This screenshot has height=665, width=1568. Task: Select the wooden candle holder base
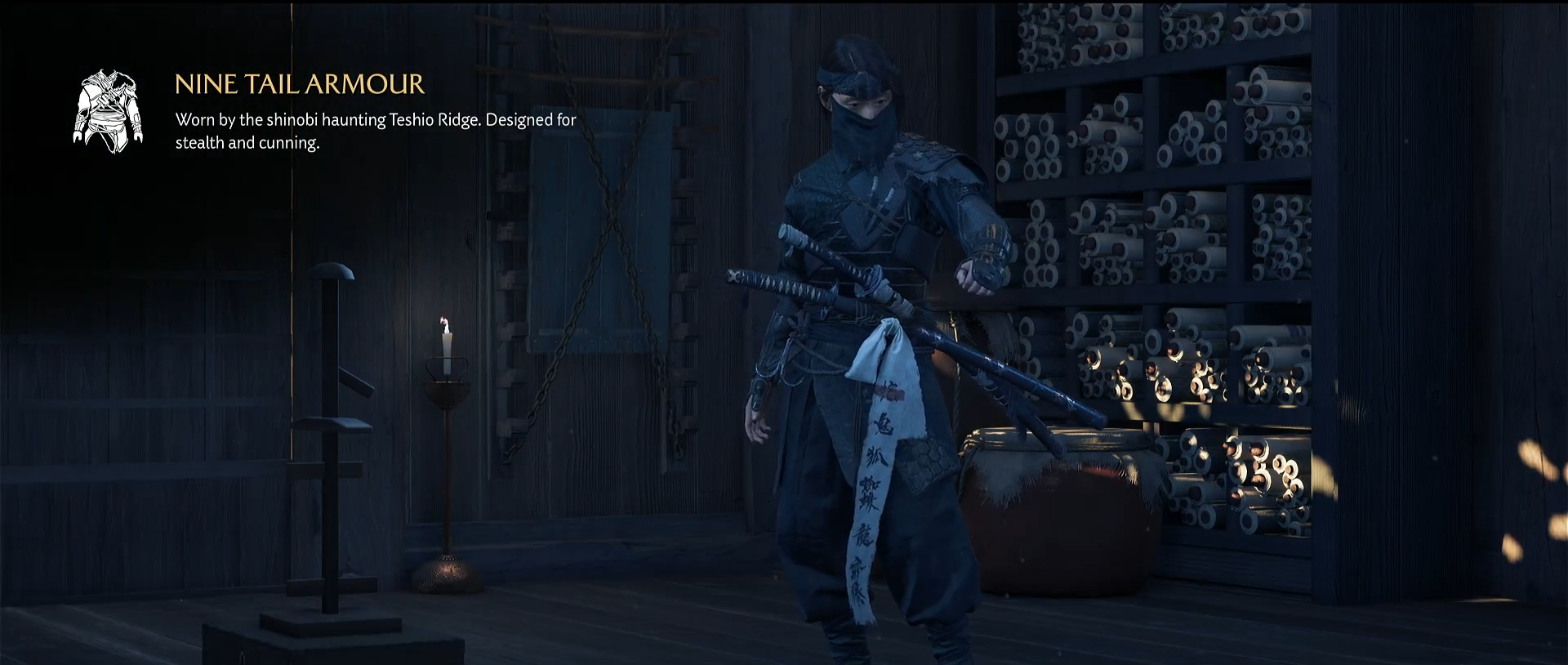pyautogui.click(x=447, y=572)
